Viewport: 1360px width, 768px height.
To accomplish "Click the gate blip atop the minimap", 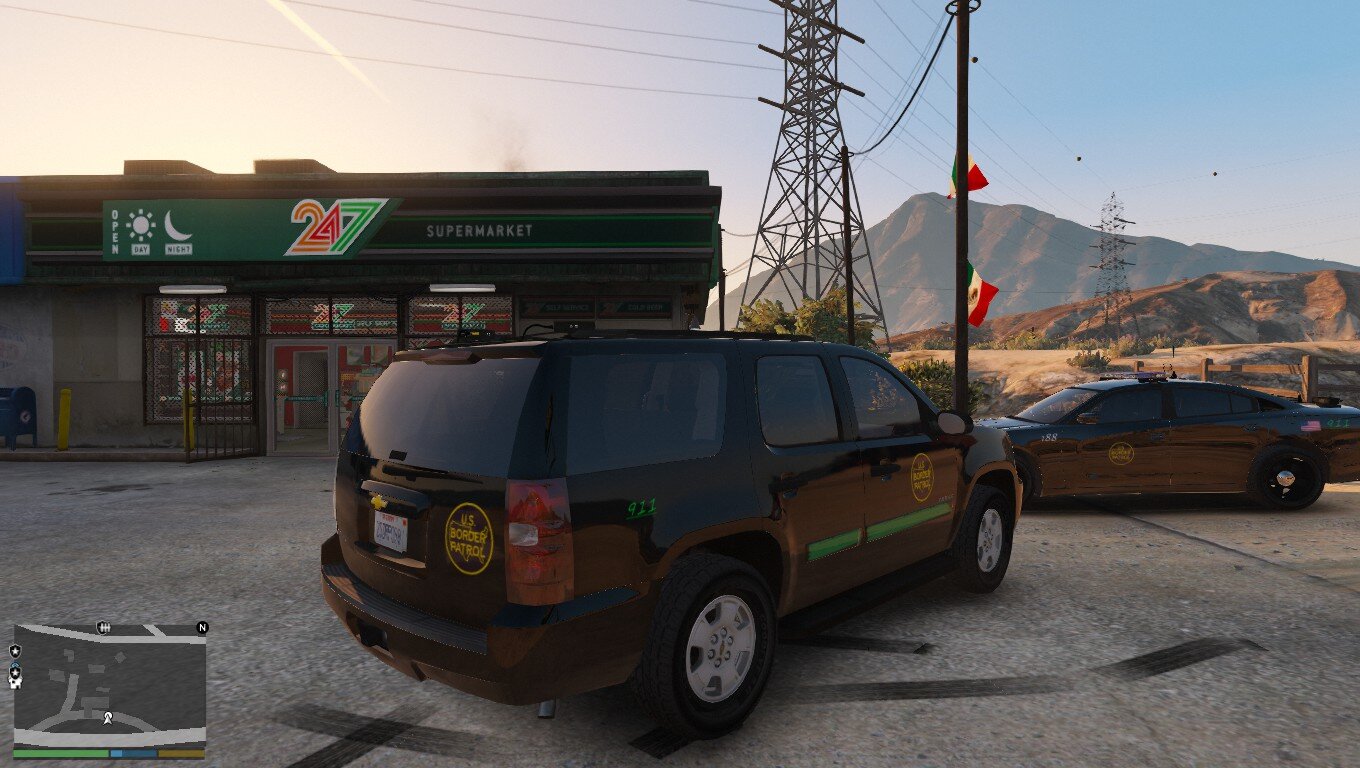I will click(103, 627).
